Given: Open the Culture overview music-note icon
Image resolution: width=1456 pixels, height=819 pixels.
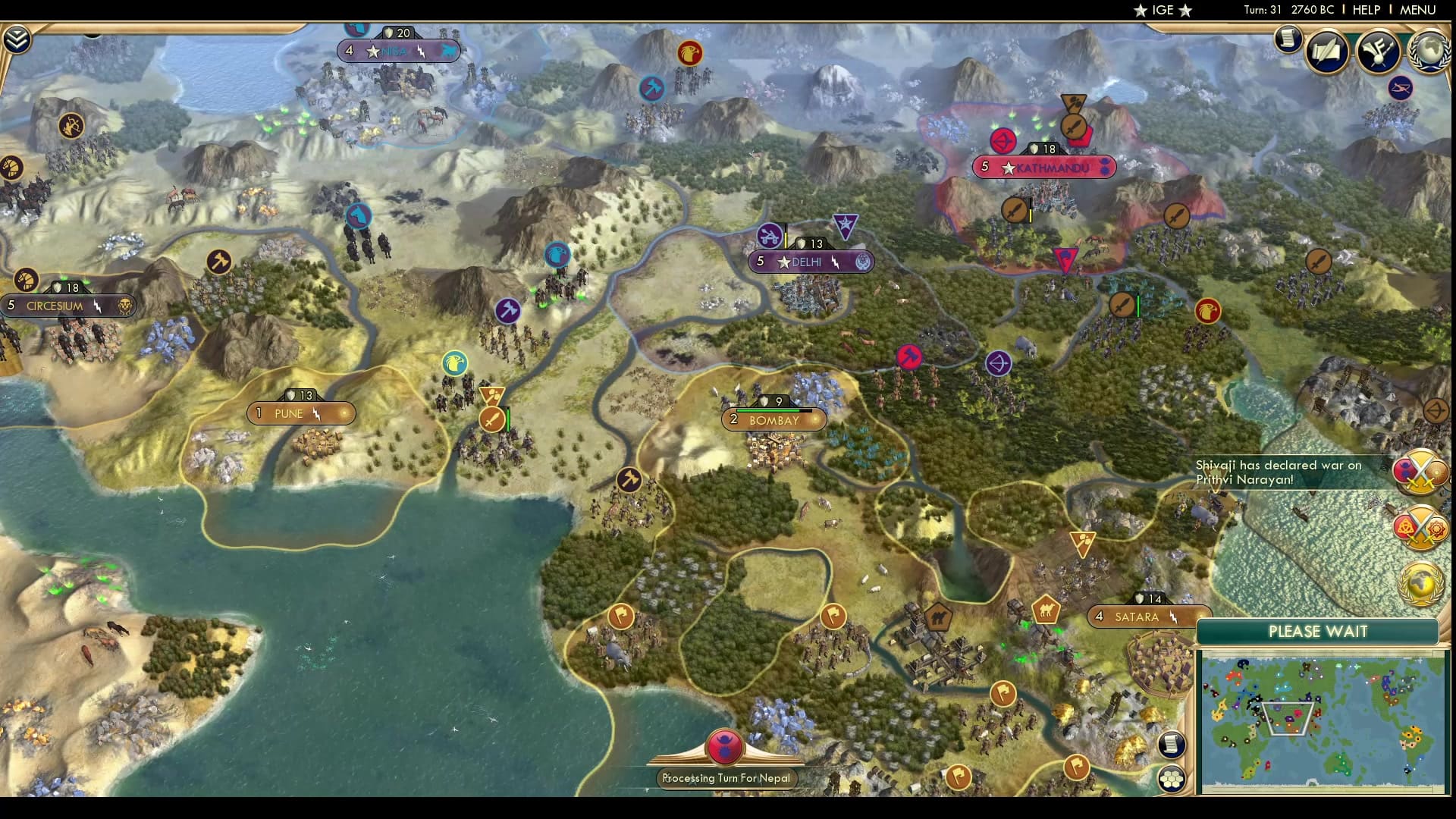Looking at the screenshot, I should [1379, 52].
